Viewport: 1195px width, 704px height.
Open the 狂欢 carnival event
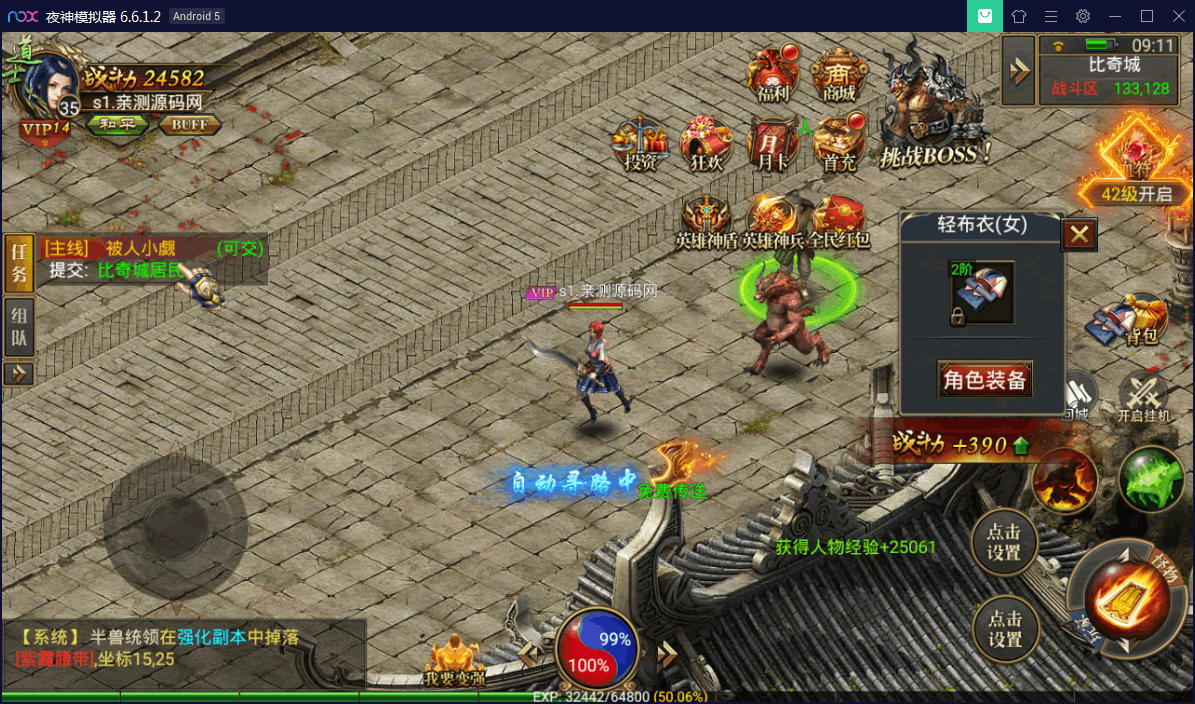point(707,143)
